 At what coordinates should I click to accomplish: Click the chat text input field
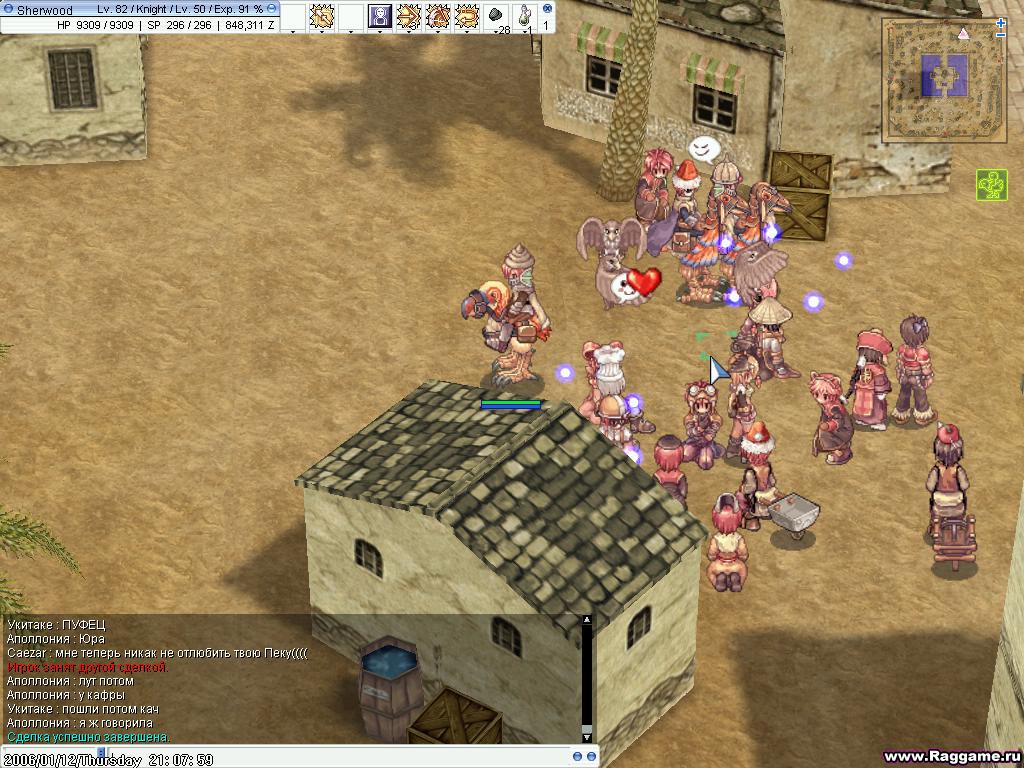click(x=300, y=756)
